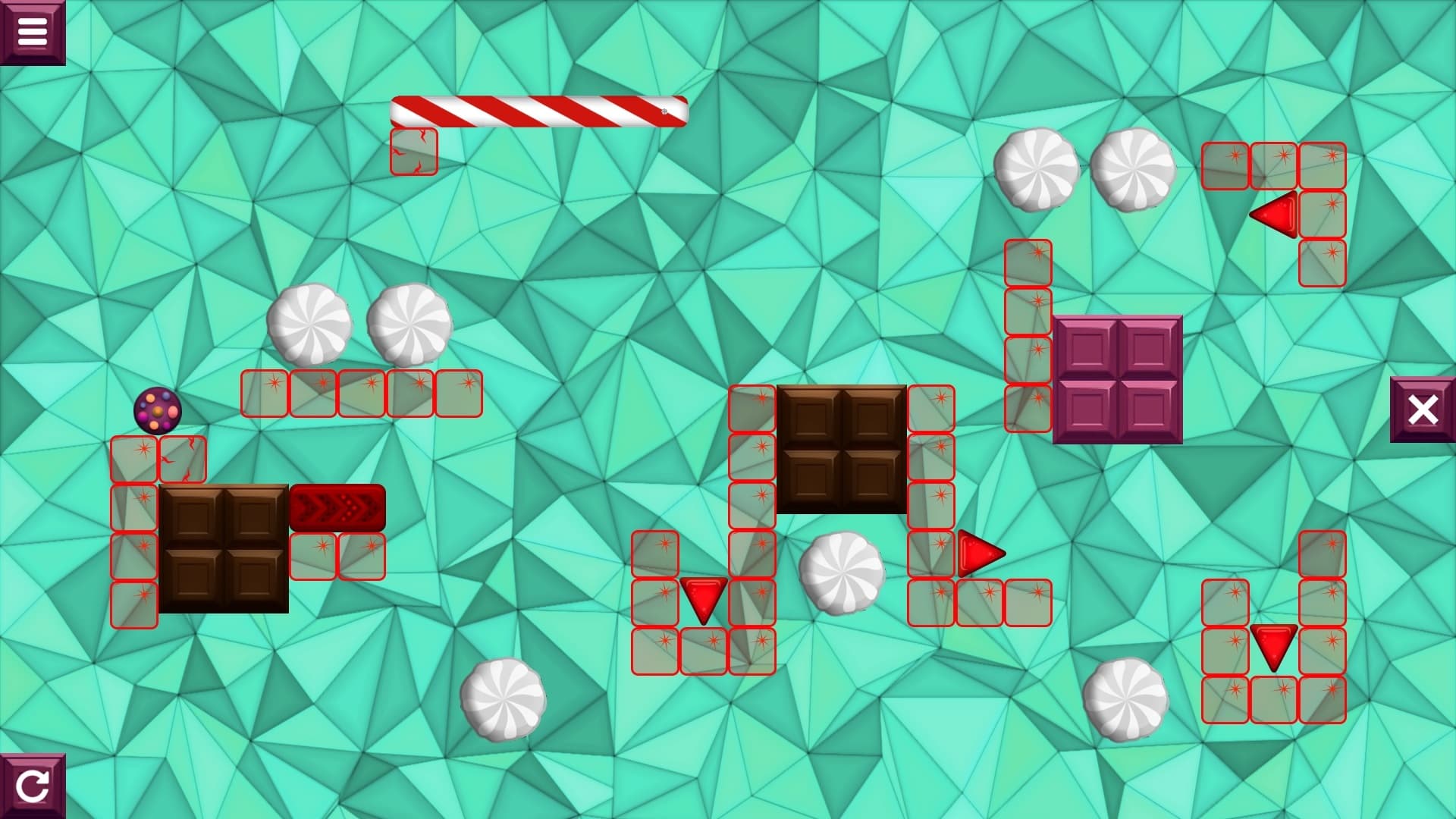Select the purple candy ball player
Viewport: 1456px width, 819px height.
coord(157,410)
